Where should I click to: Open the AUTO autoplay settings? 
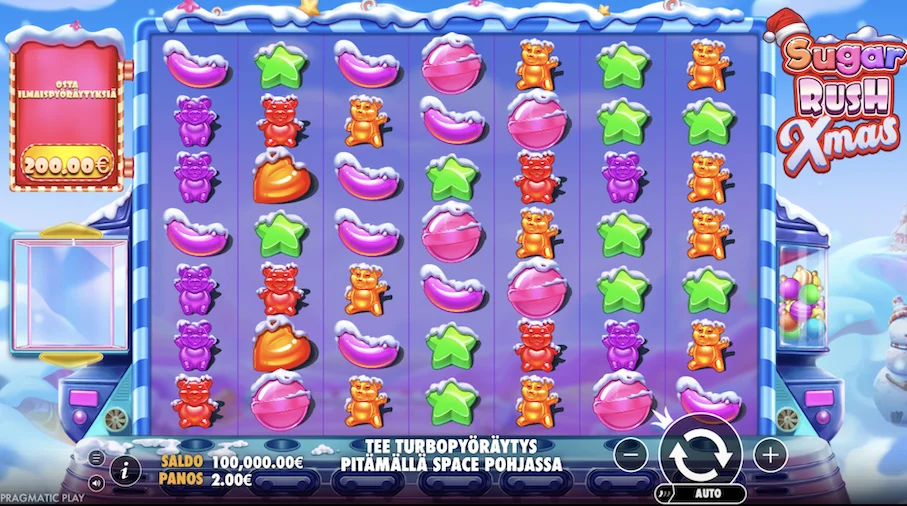click(x=707, y=493)
